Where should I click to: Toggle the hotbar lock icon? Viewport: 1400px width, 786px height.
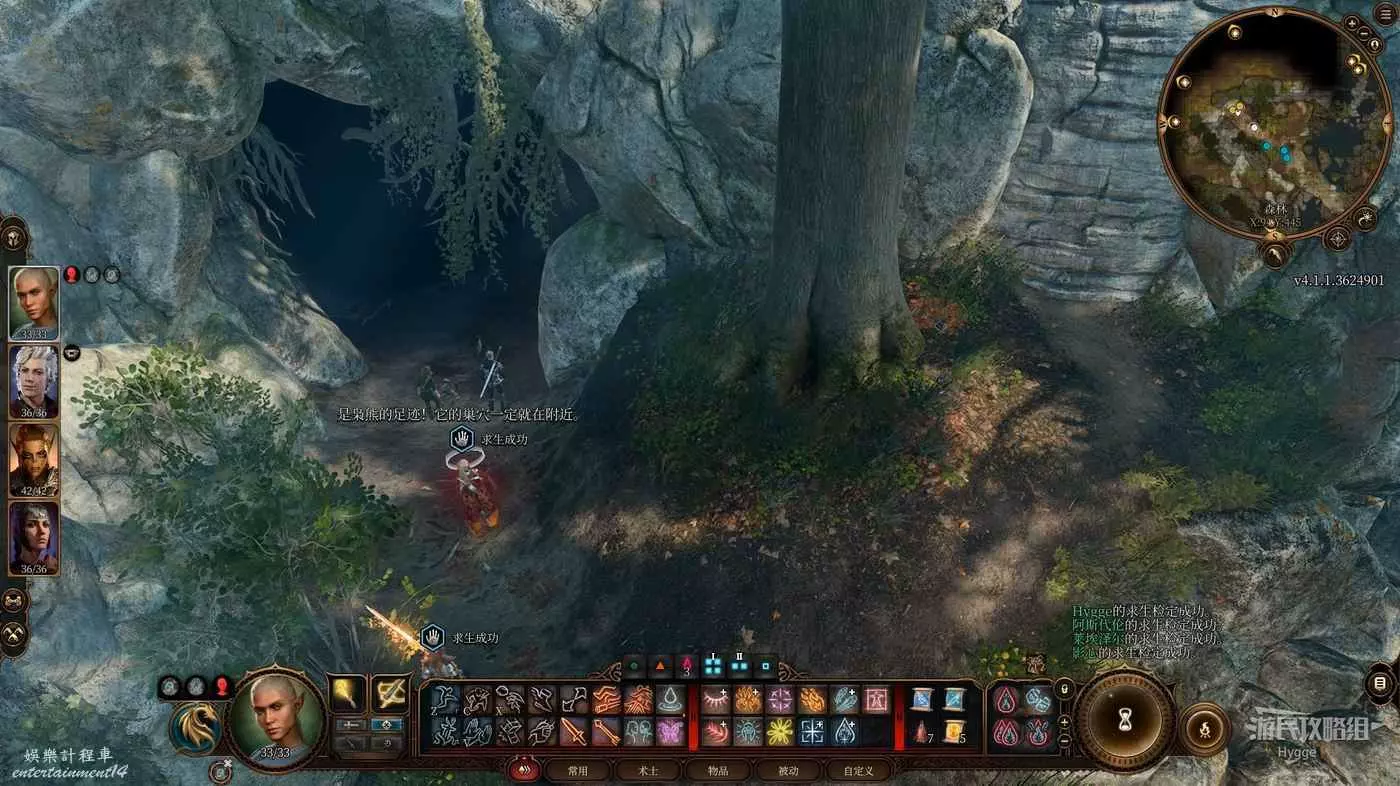coord(1065,689)
